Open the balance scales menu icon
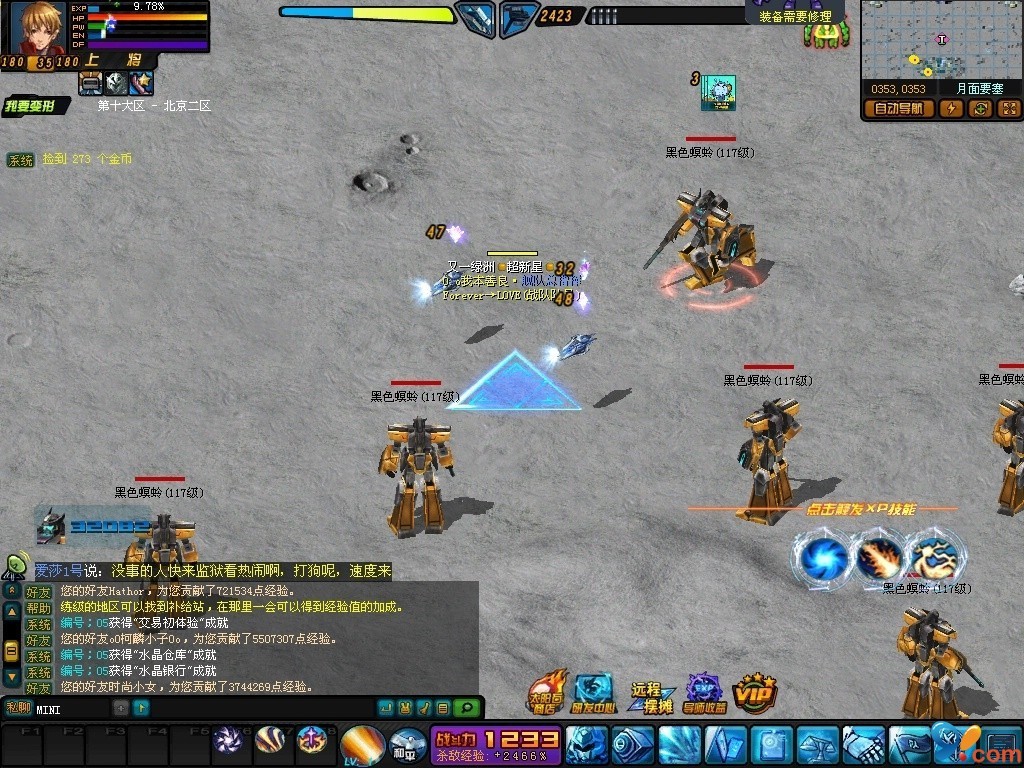Viewport: 1024px width, 768px height. pos(818,745)
